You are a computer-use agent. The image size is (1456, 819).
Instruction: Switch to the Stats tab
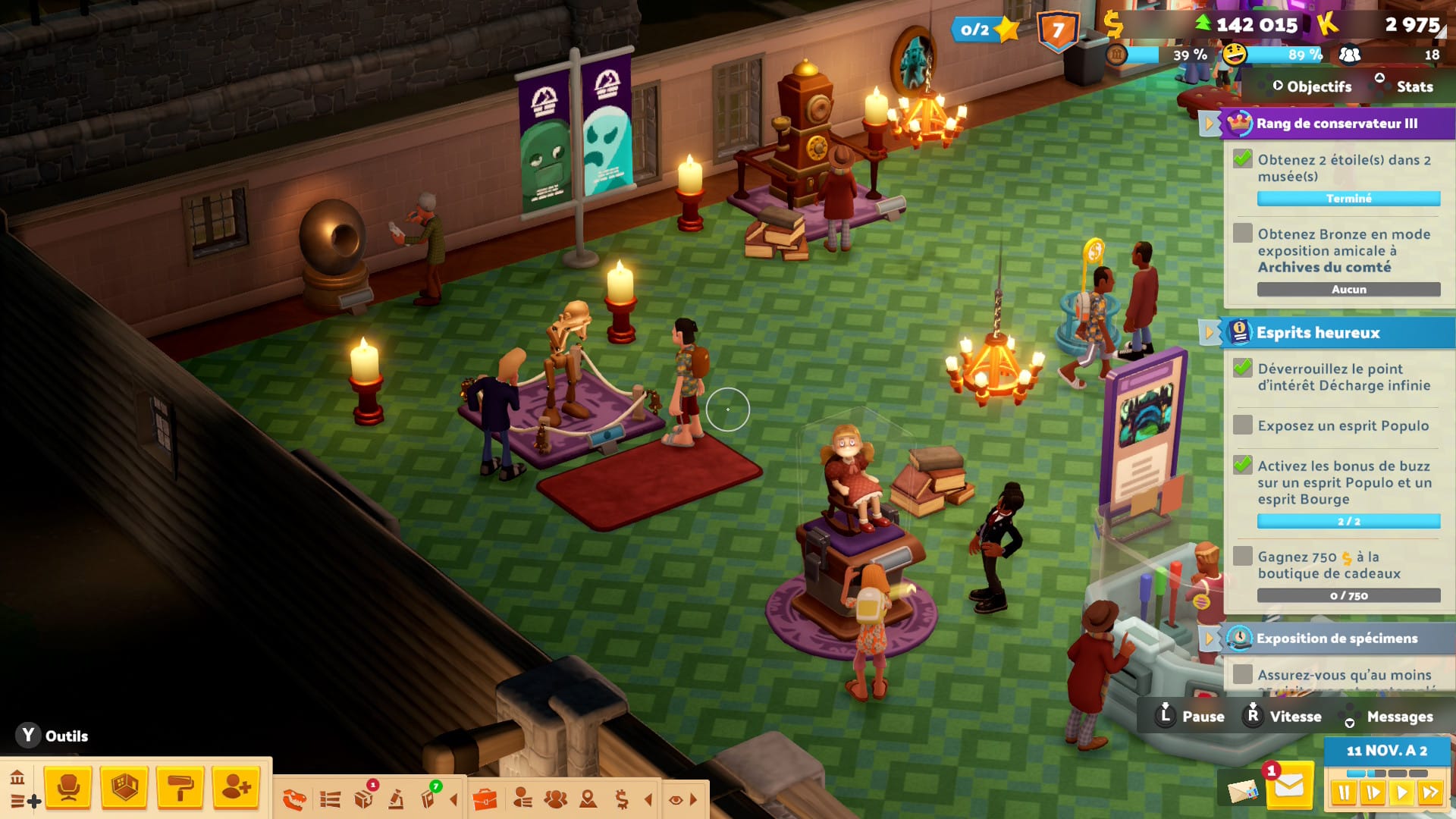pyautogui.click(x=1414, y=87)
